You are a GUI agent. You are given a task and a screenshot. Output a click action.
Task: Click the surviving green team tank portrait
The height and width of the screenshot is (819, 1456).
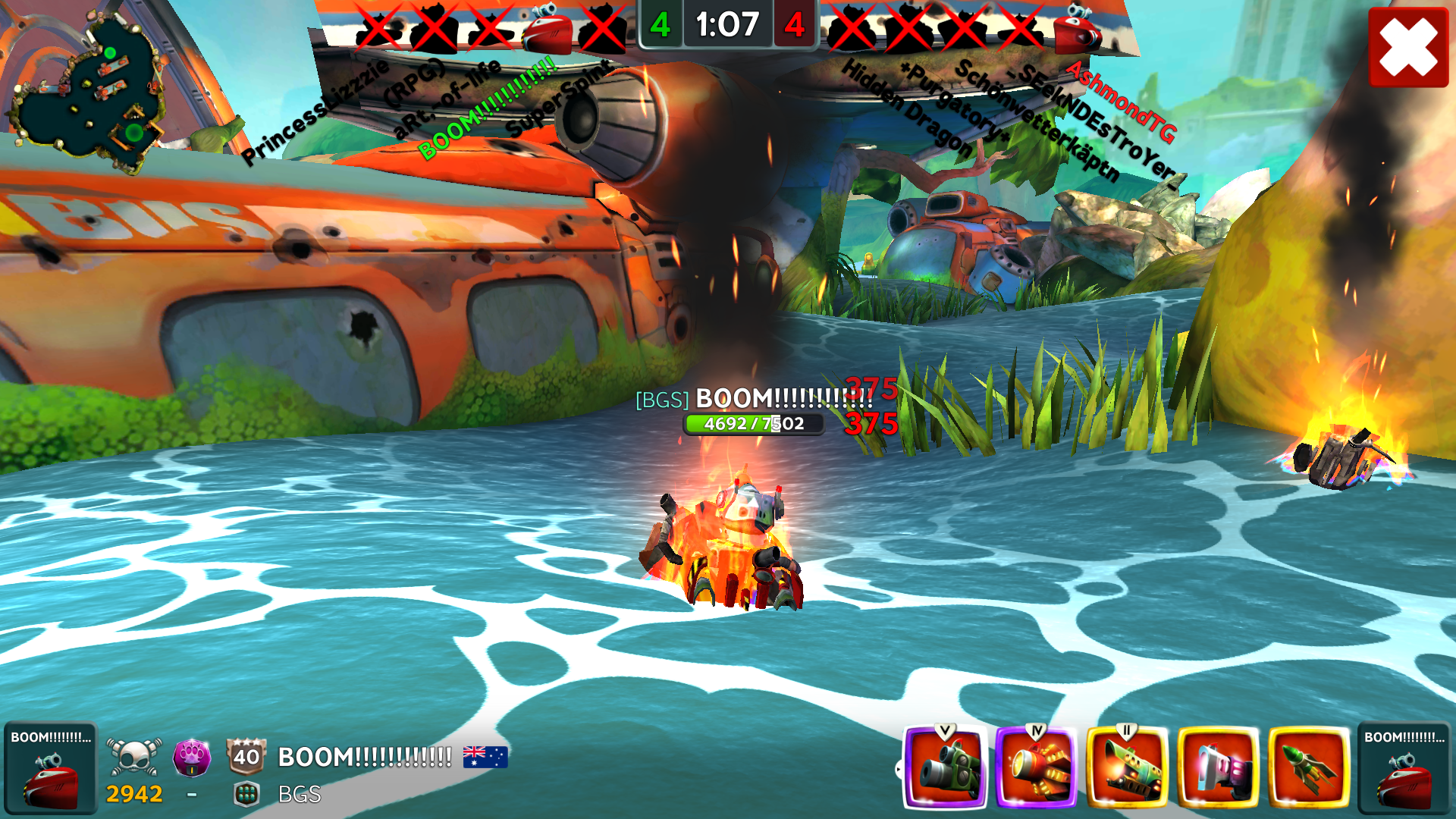548,29
